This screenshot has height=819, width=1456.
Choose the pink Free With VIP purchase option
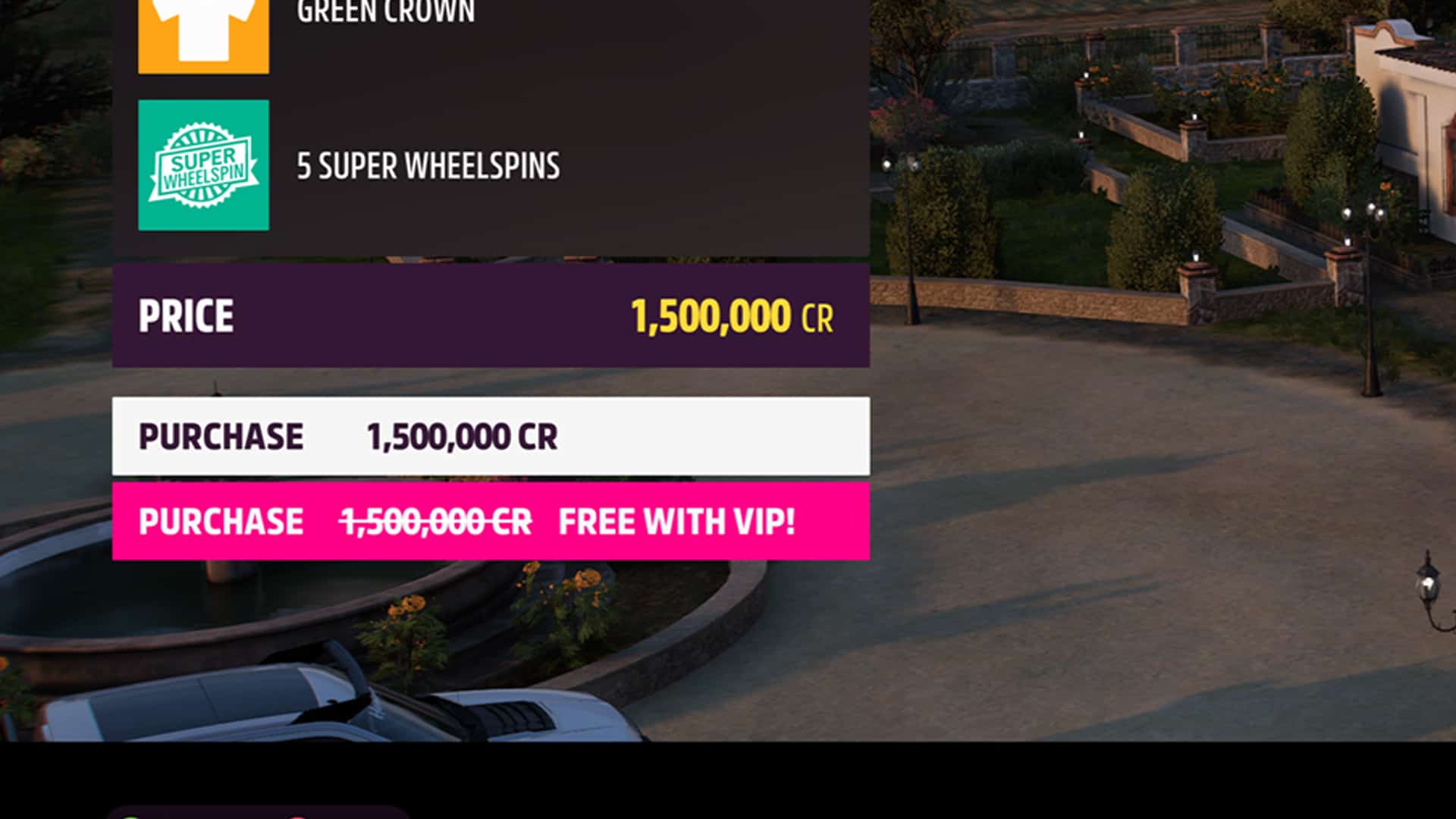491,521
